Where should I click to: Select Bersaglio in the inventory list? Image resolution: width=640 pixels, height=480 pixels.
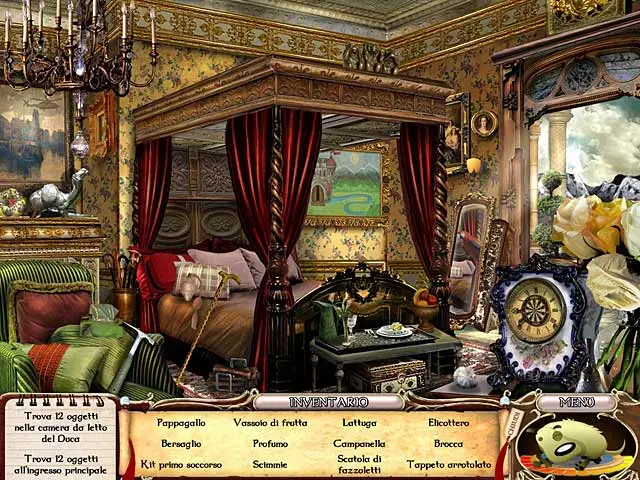[x=181, y=443]
